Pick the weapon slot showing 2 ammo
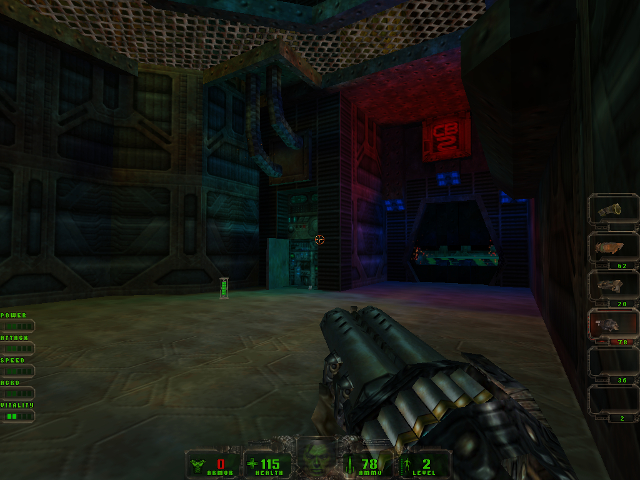 click(x=613, y=402)
